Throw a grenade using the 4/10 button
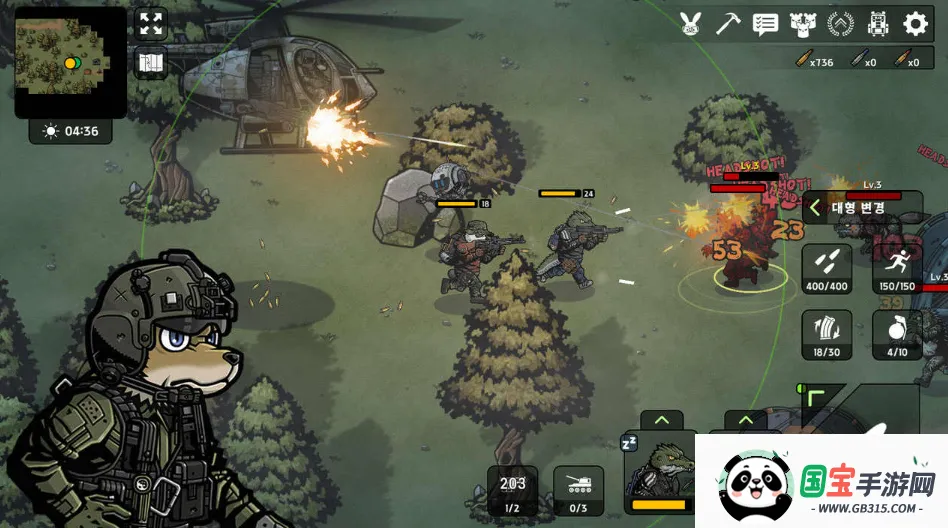The height and width of the screenshot is (528, 948). [x=897, y=335]
